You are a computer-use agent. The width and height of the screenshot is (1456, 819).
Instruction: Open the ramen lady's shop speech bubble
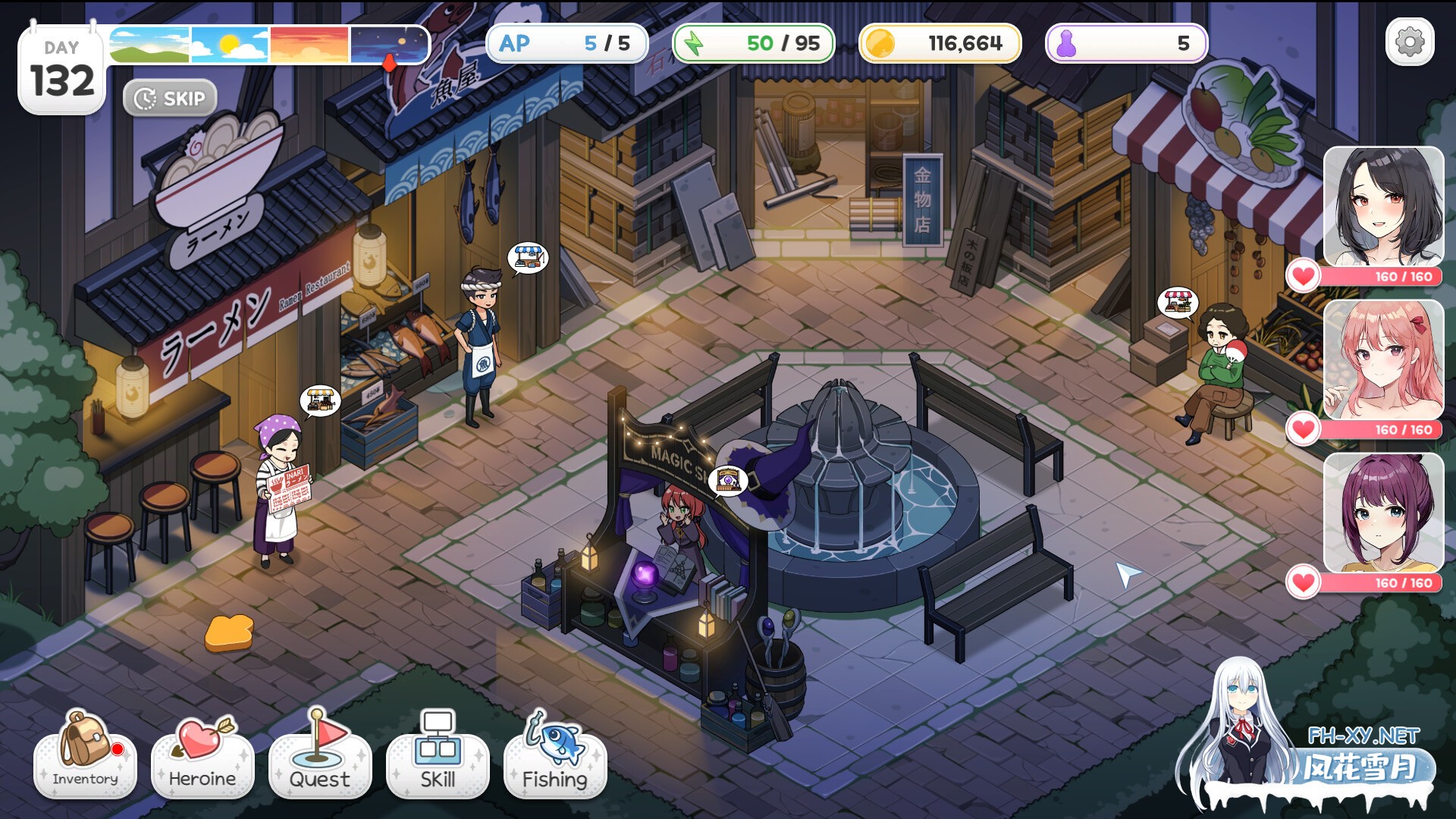(x=320, y=400)
